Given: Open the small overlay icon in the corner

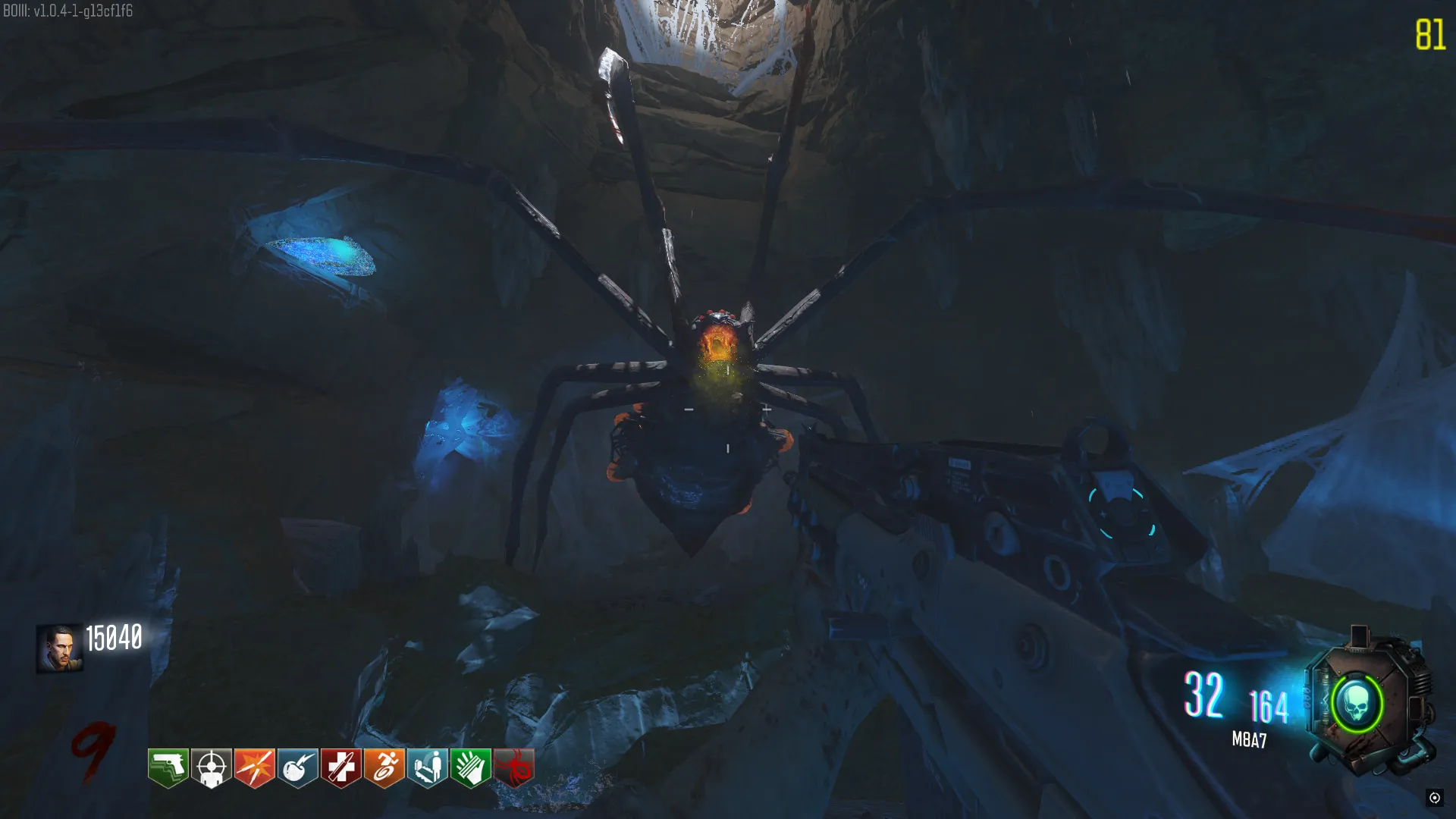Looking at the screenshot, I should [x=1434, y=797].
